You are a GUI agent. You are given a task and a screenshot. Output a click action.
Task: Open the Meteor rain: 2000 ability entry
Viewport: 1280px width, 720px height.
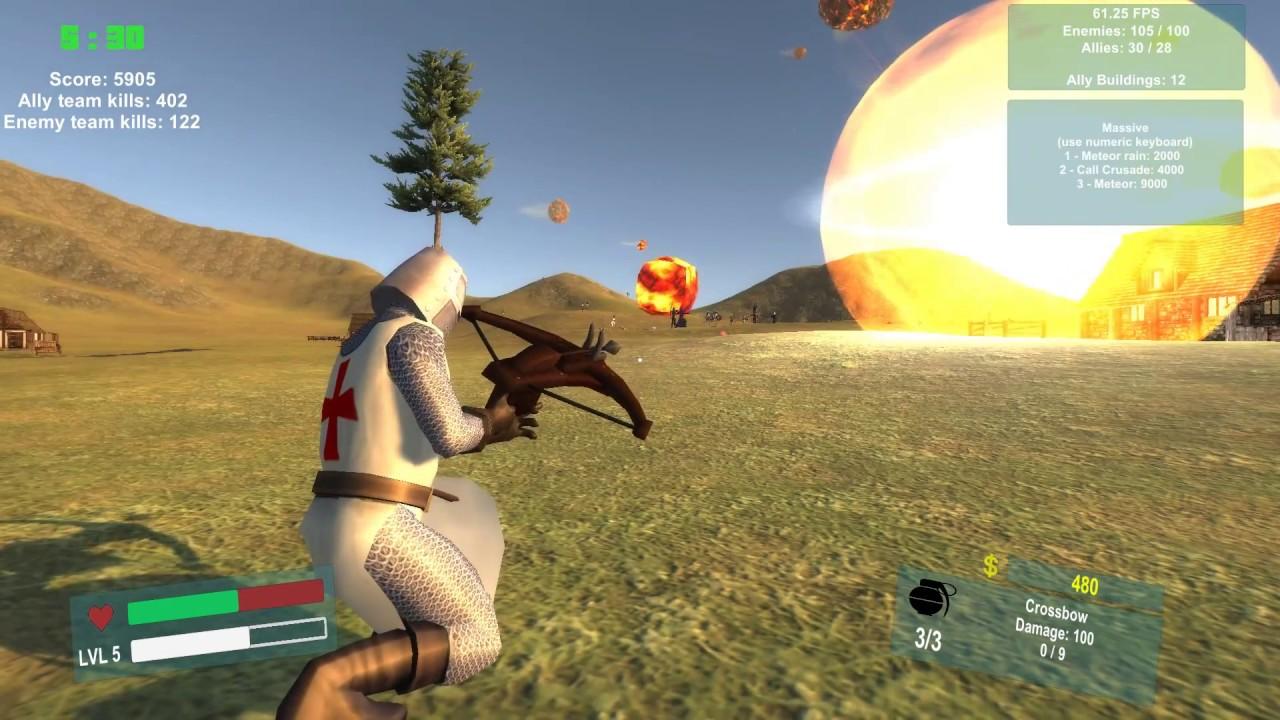(x=1125, y=156)
